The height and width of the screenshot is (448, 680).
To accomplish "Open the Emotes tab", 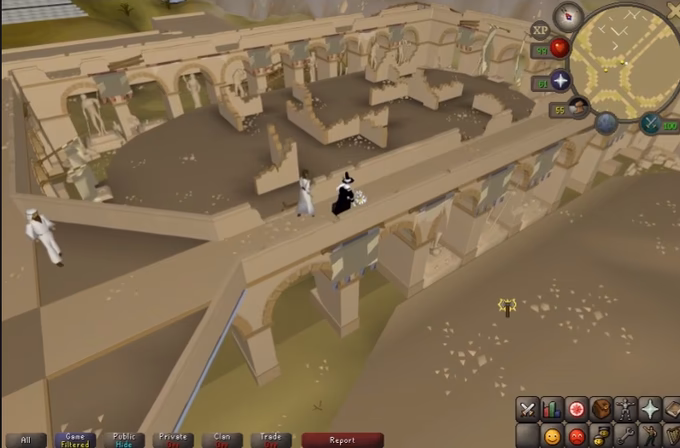I will click(x=651, y=436).
